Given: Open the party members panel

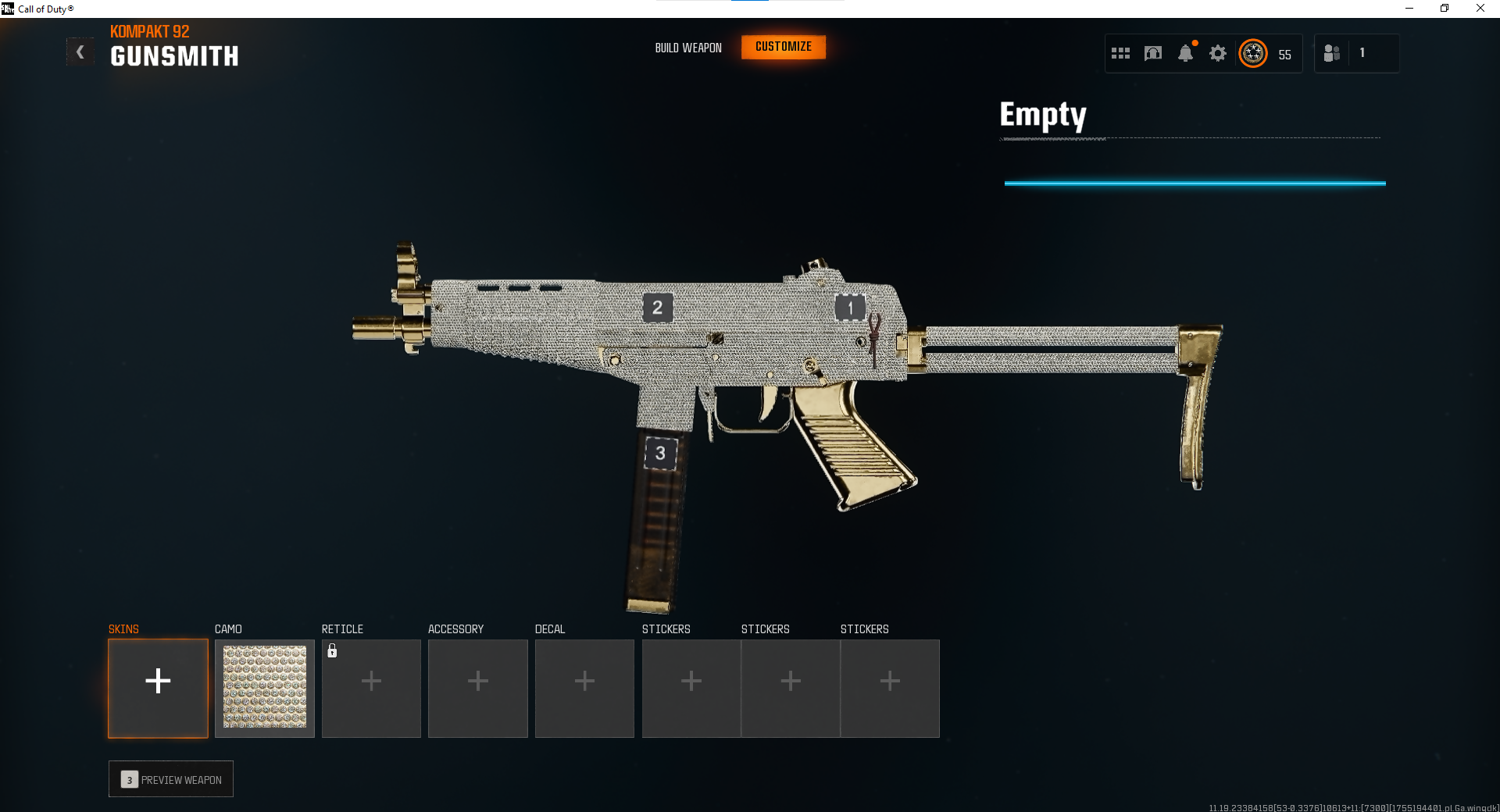Looking at the screenshot, I should (x=1332, y=53).
